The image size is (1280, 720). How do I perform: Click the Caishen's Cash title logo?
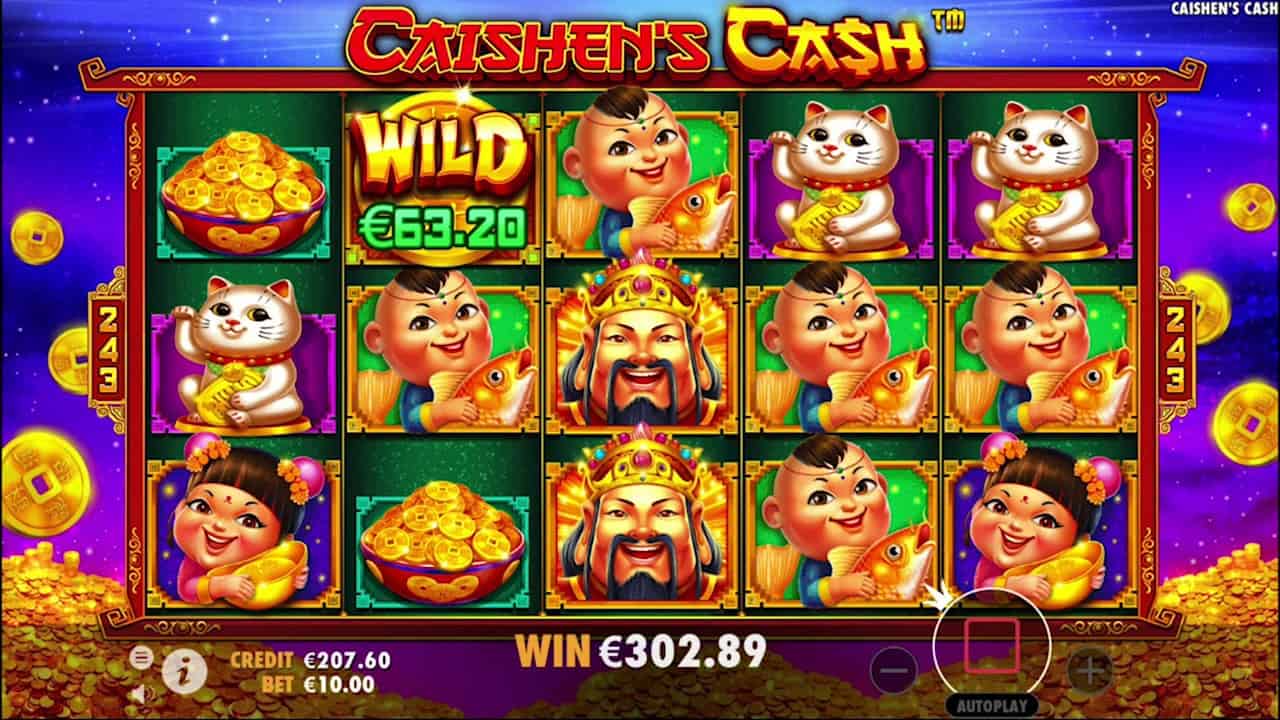(x=640, y=40)
